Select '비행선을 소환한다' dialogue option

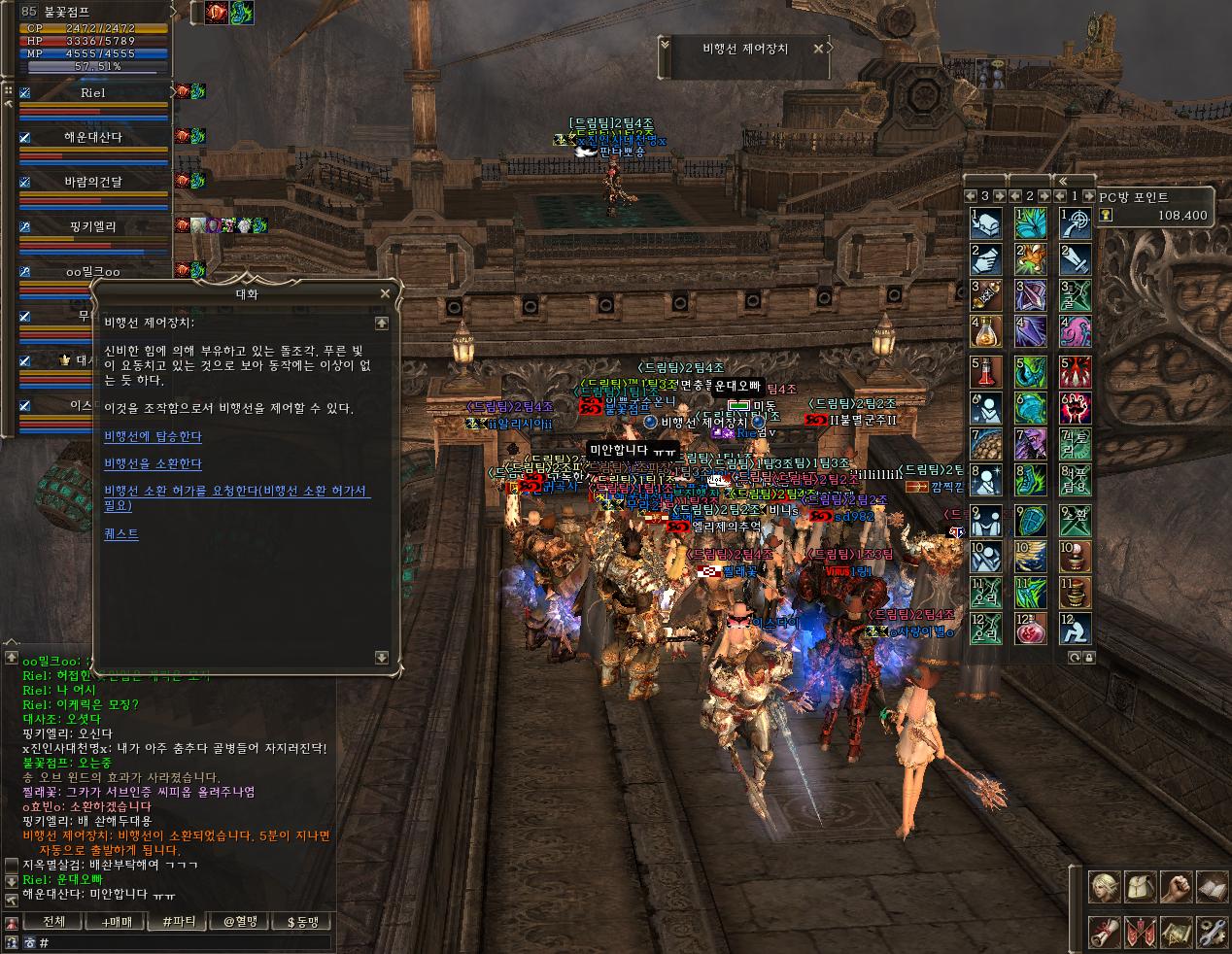[153, 464]
